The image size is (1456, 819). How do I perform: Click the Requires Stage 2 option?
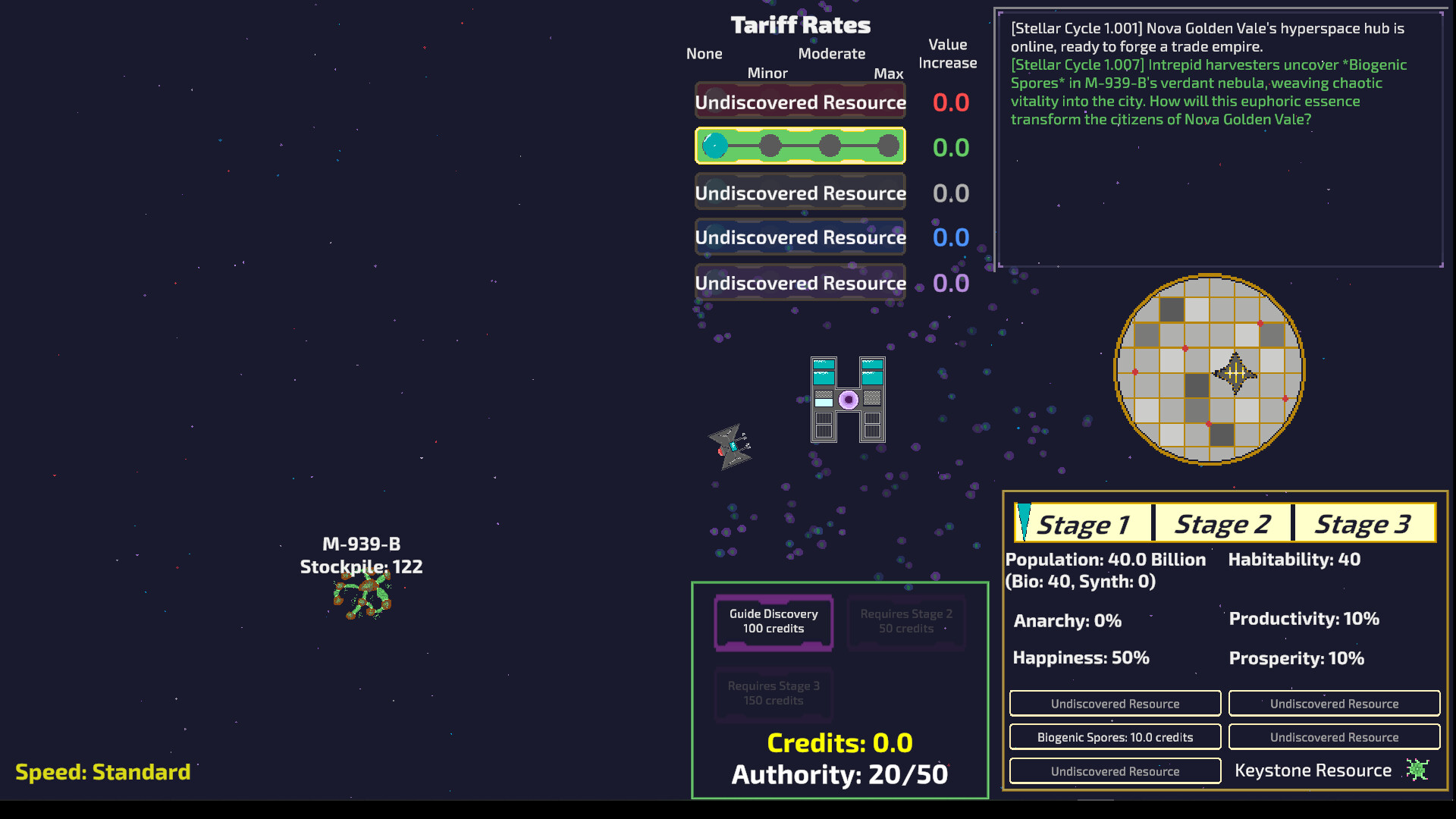pyautogui.click(x=906, y=622)
